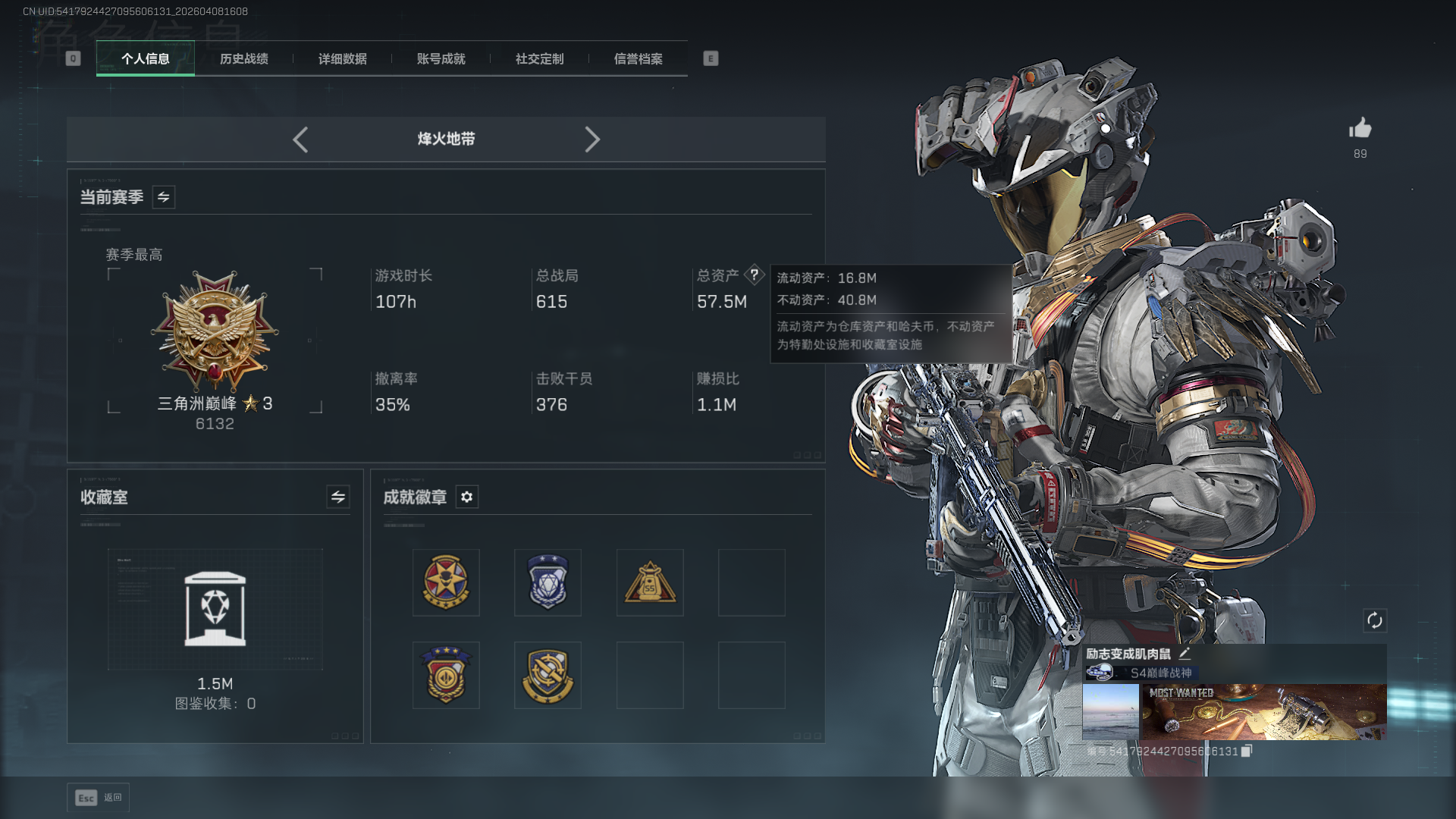
Task: Toggle the 当前赛季 season swap button
Action: (x=163, y=197)
